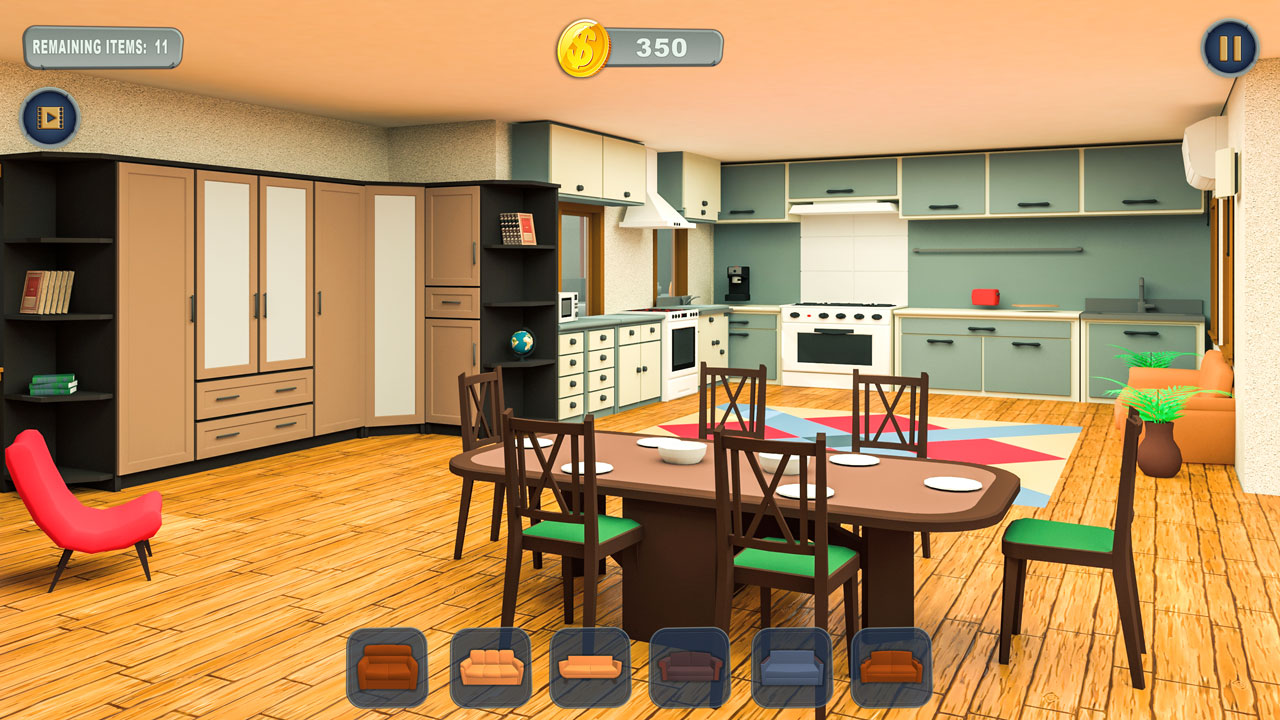Click the gold coin currency icon

584,44
